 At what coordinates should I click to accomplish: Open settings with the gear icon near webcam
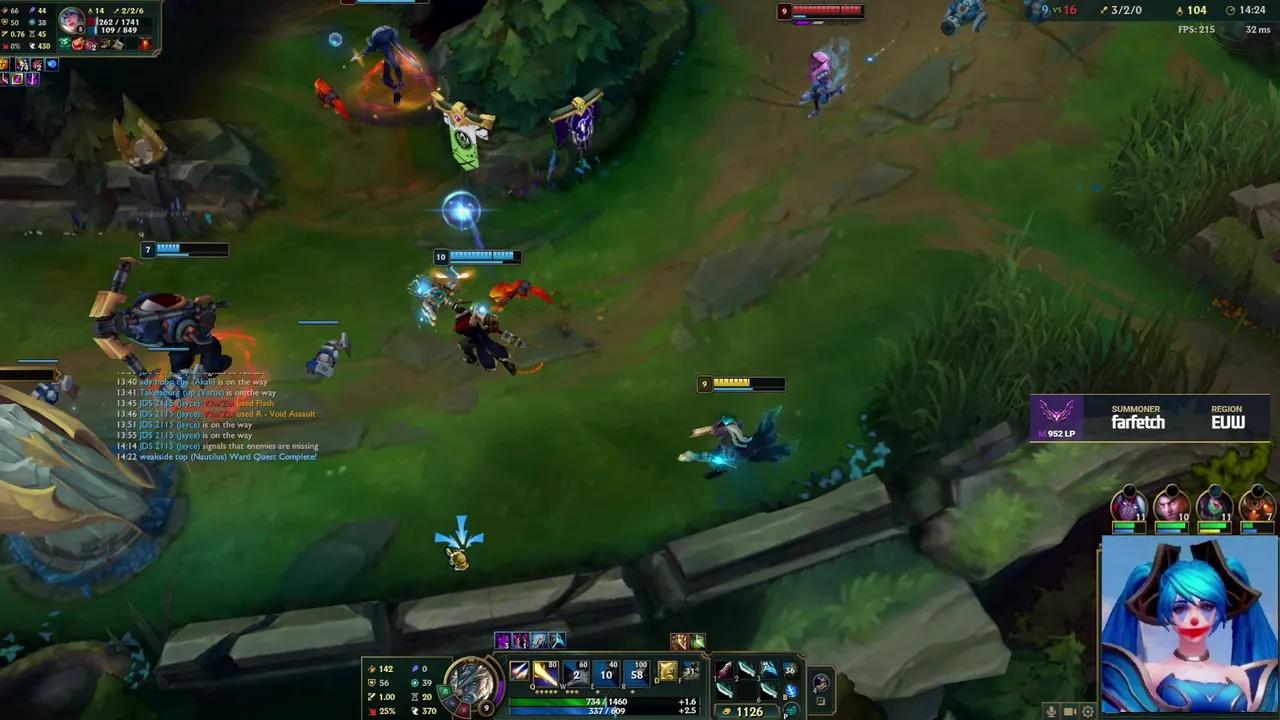click(x=1087, y=711)
